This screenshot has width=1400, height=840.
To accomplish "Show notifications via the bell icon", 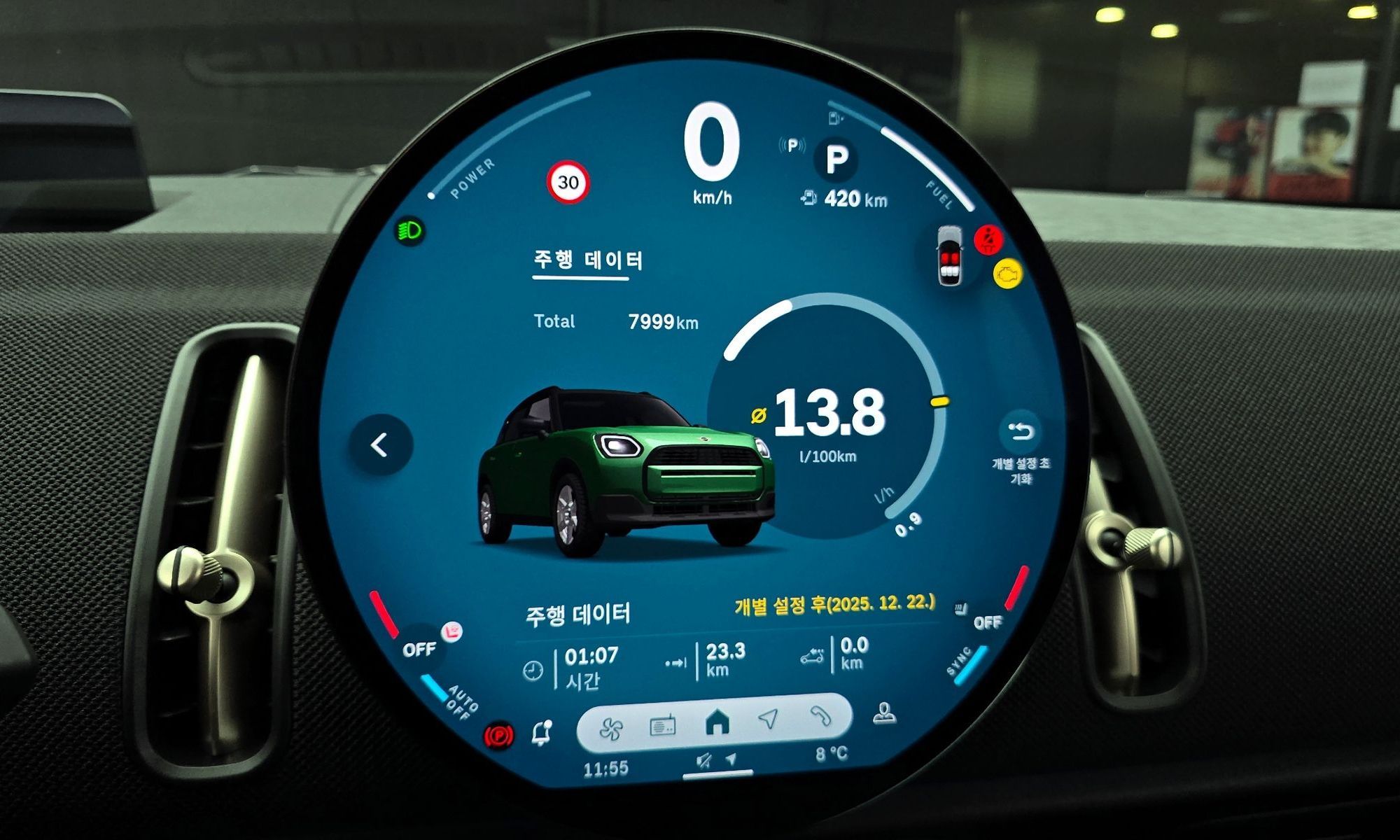I will tap(542, 733).
